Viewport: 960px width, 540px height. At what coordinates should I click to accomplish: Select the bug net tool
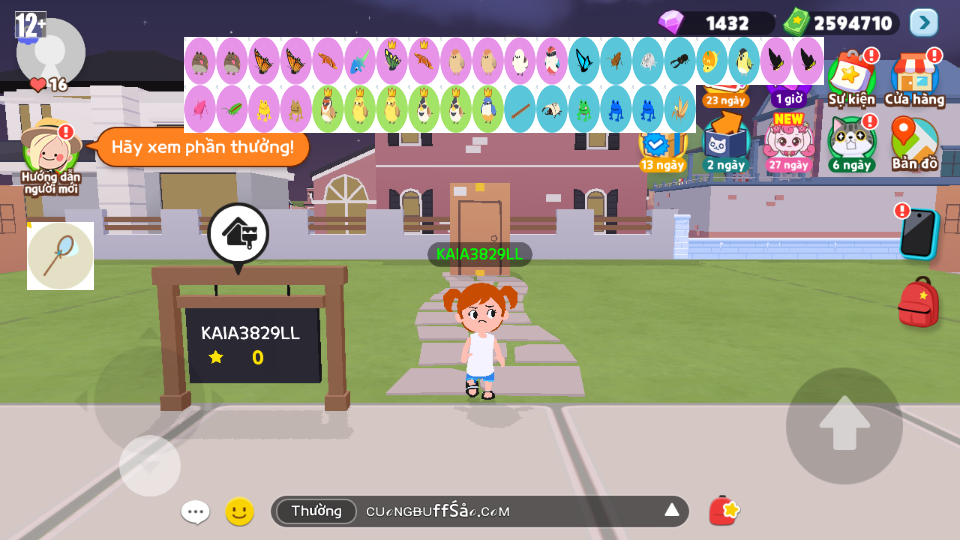click(60, 256)
